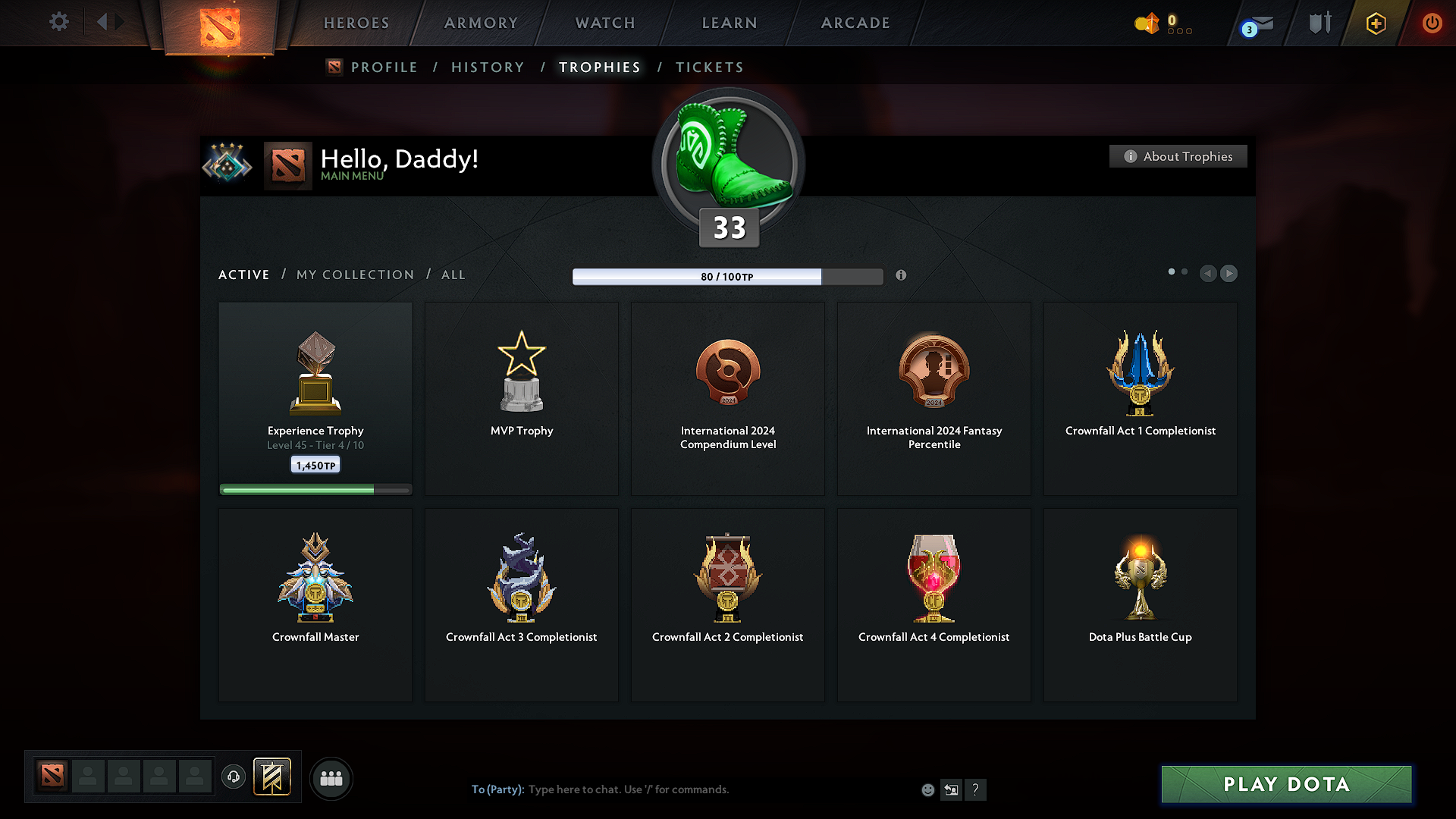The width and height of the screenshot is (1456, 819).
Task: Click the PLAY DOTA button
Action: click(x=1285, y=784)
